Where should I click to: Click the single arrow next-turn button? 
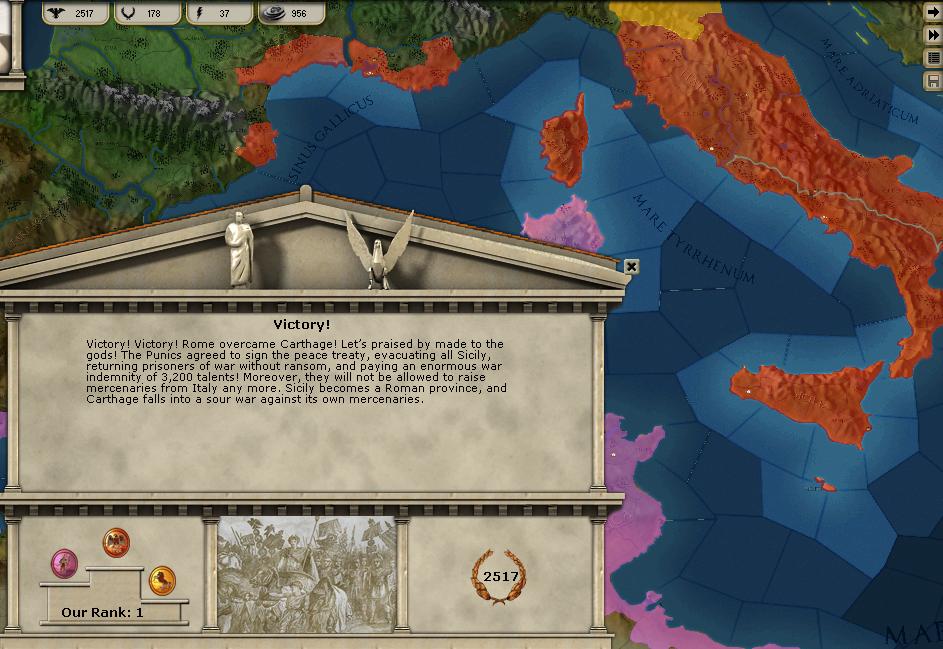click(933, 13)
